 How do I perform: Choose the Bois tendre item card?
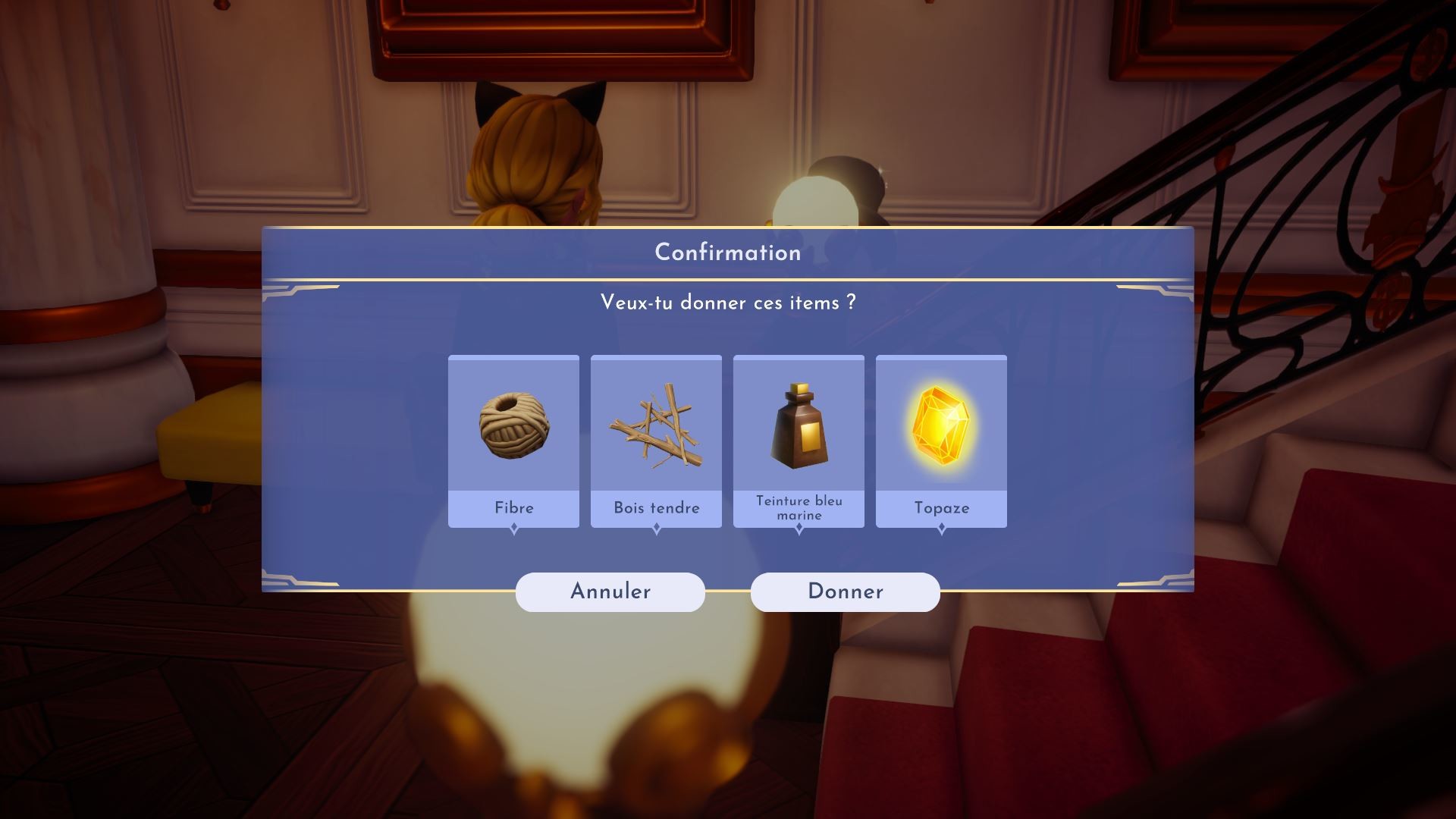(x=656, y=440)
